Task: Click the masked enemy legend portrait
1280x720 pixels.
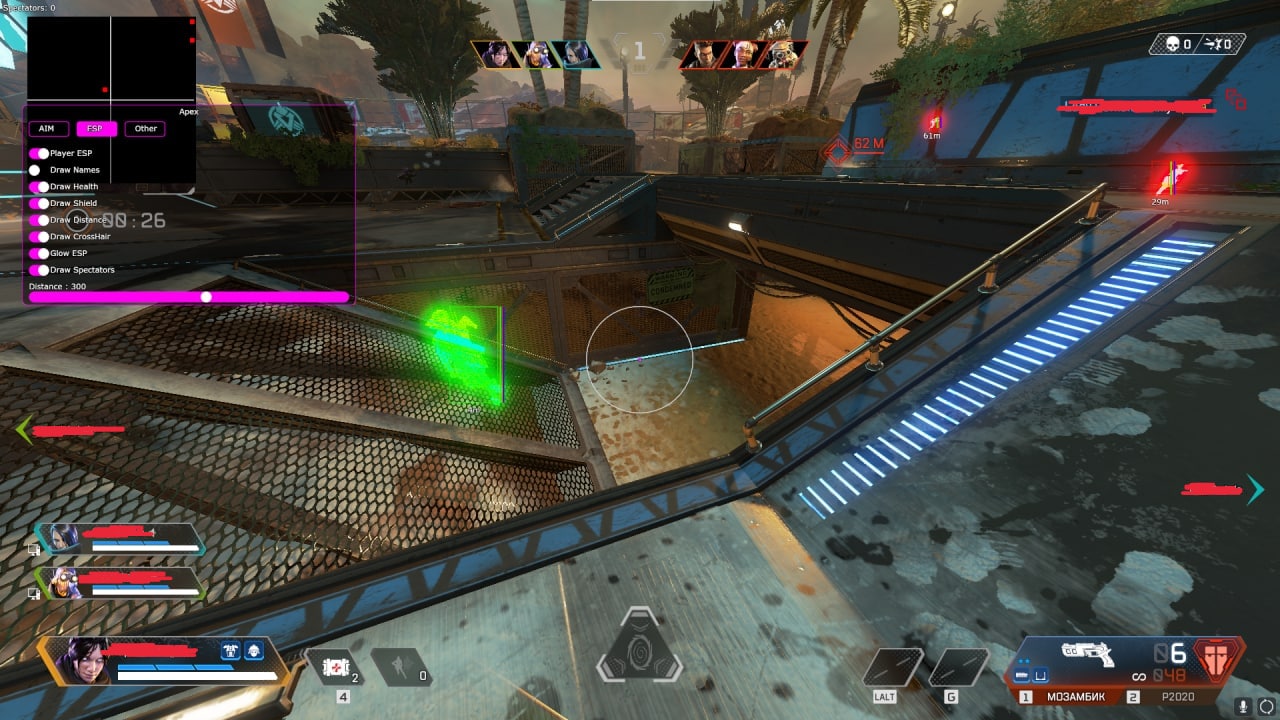Action: pos(780,54)
